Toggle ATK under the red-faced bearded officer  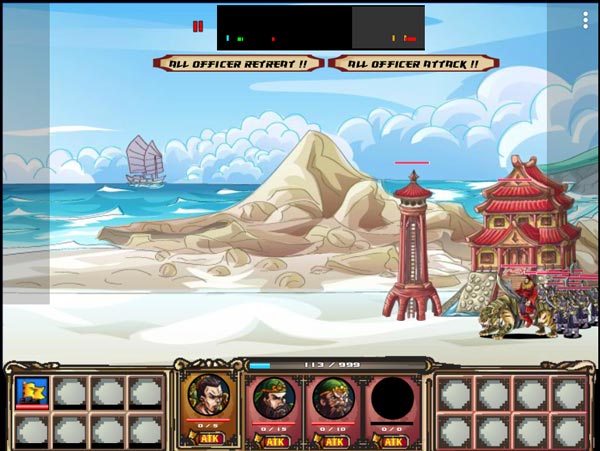click(x=270, y=439)
